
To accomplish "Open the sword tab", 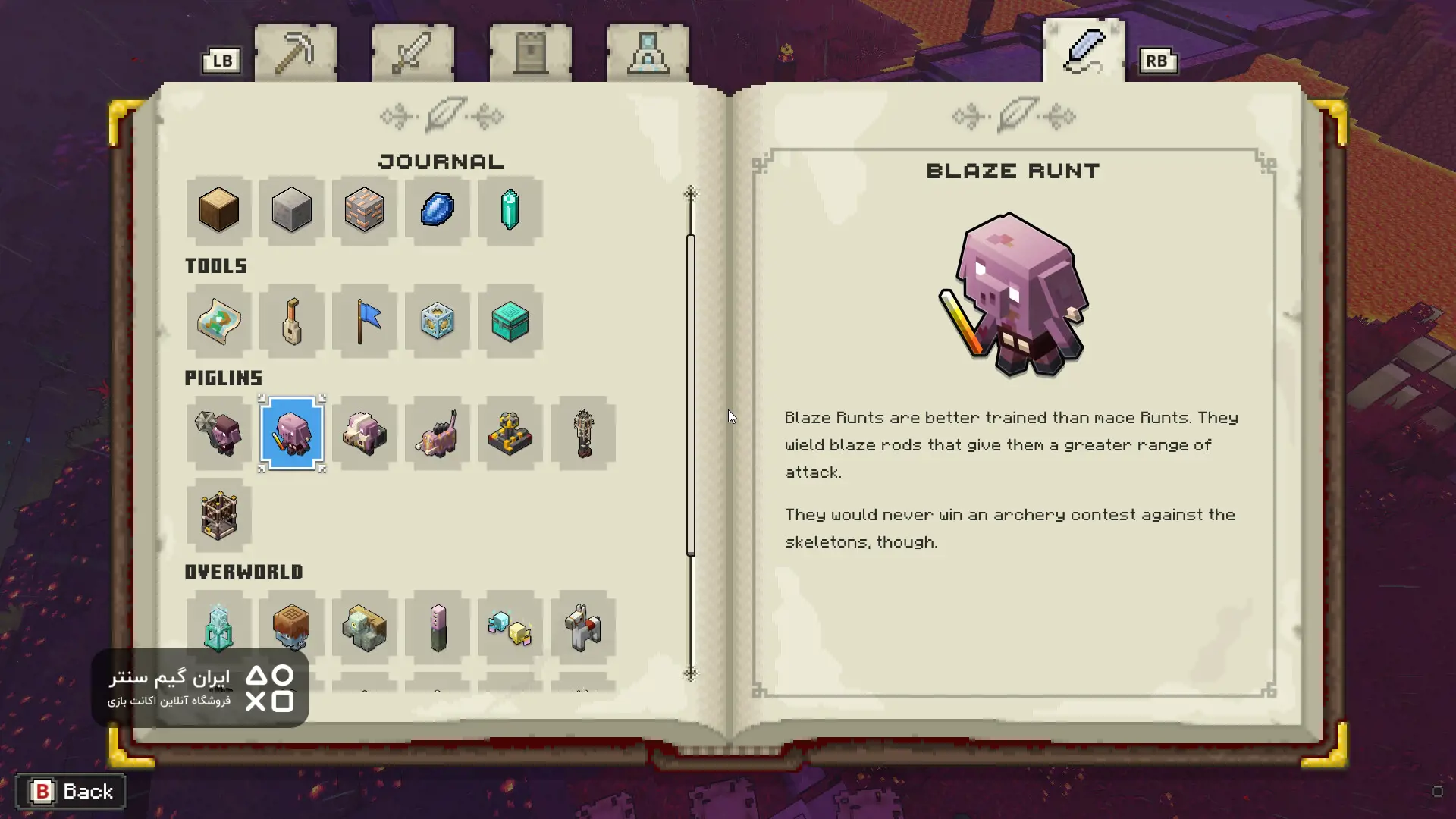I will click(x=413, y=53).
